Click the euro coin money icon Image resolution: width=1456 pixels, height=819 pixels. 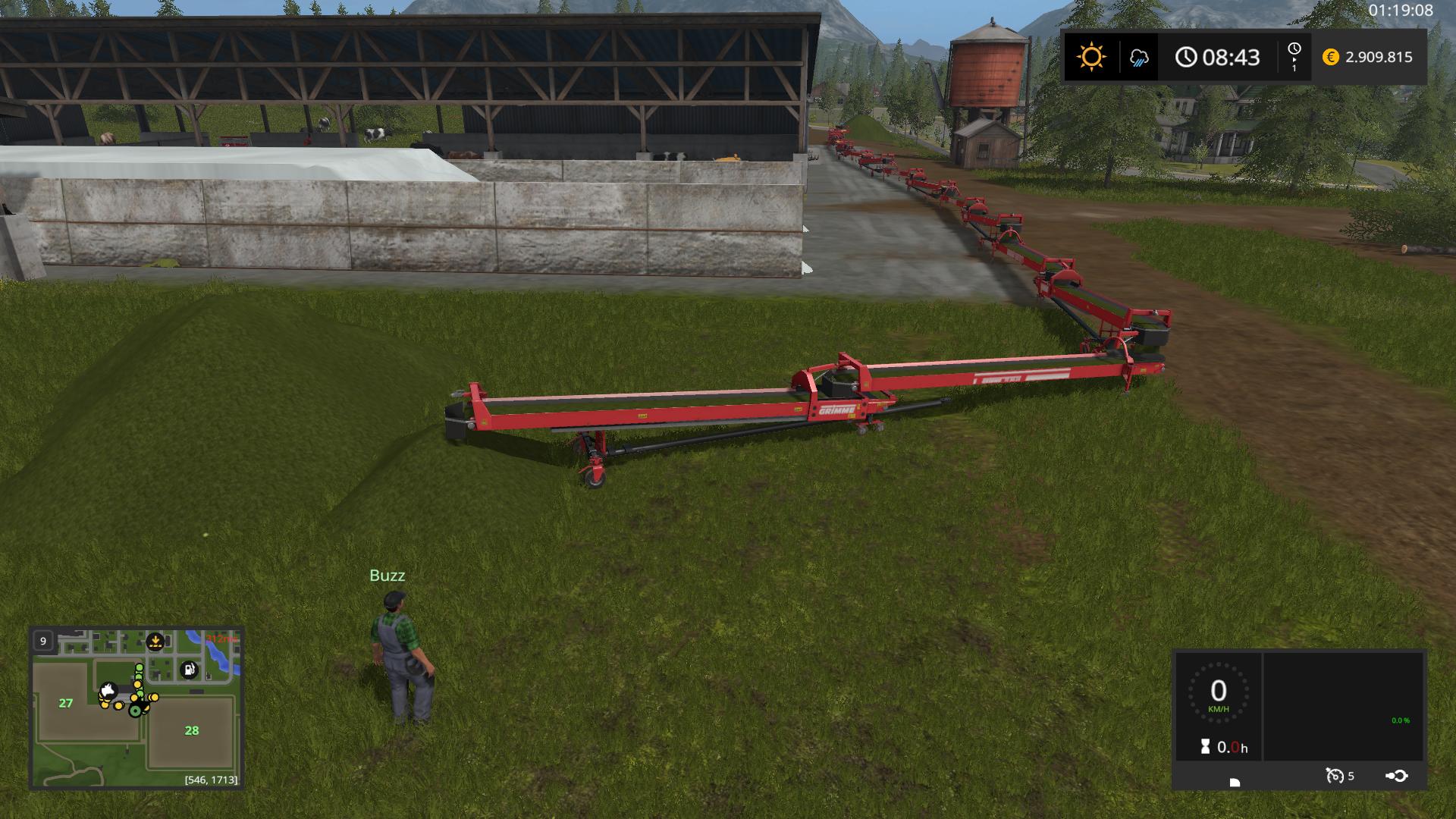click(1330, 57)
